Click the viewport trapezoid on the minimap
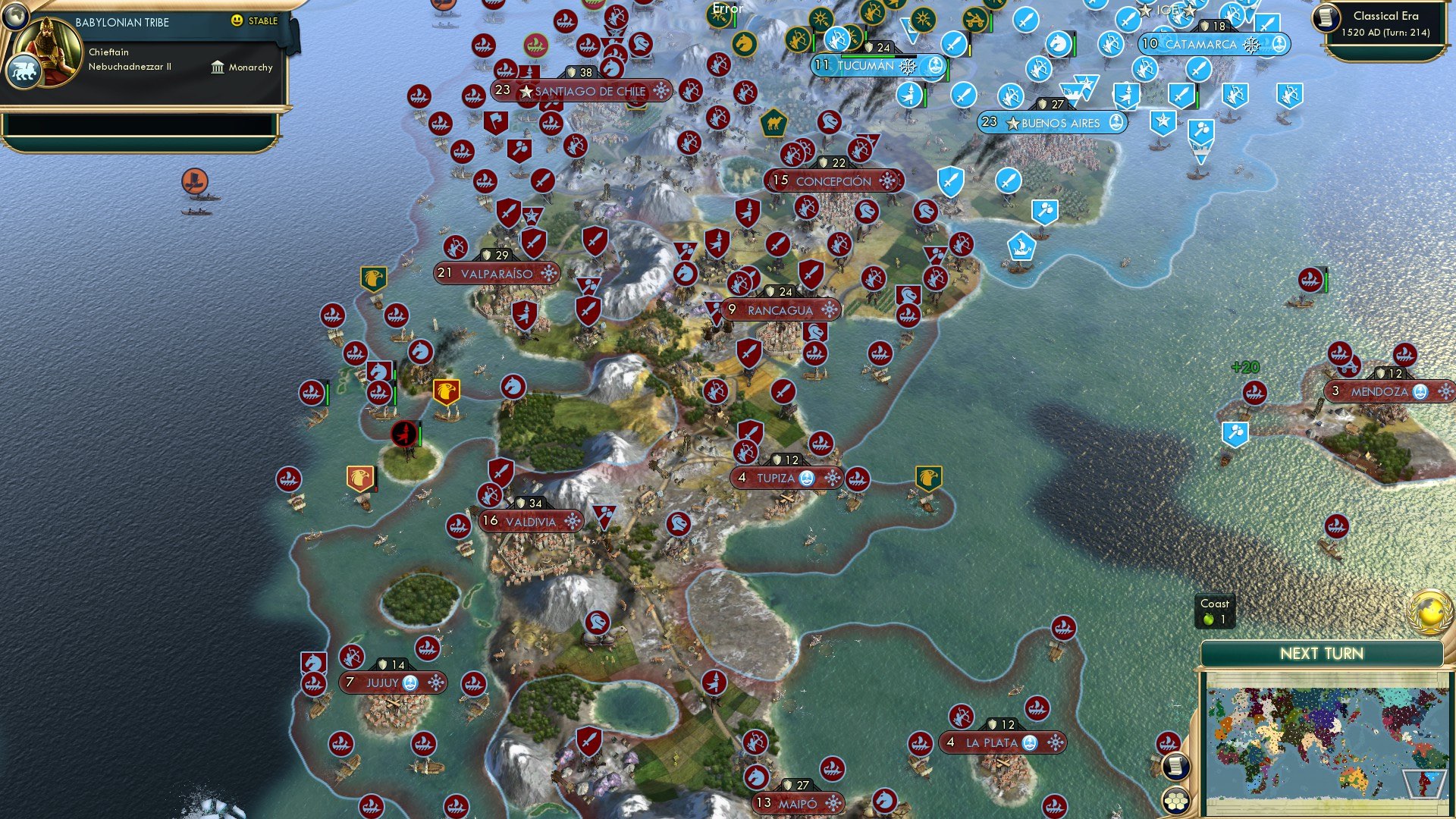This screenshot has width=1456, height=819. [1423, 783]
